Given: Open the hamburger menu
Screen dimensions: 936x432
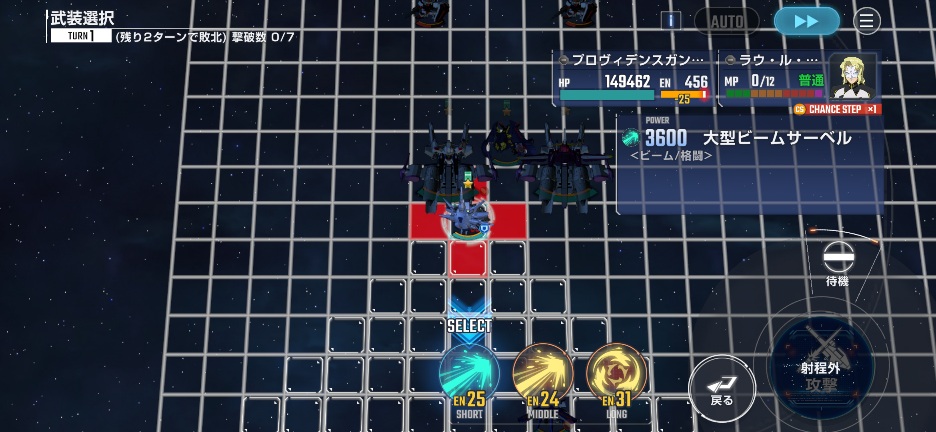Looking at the screenshot, I should pyautogui.click(x=867, y=21).
